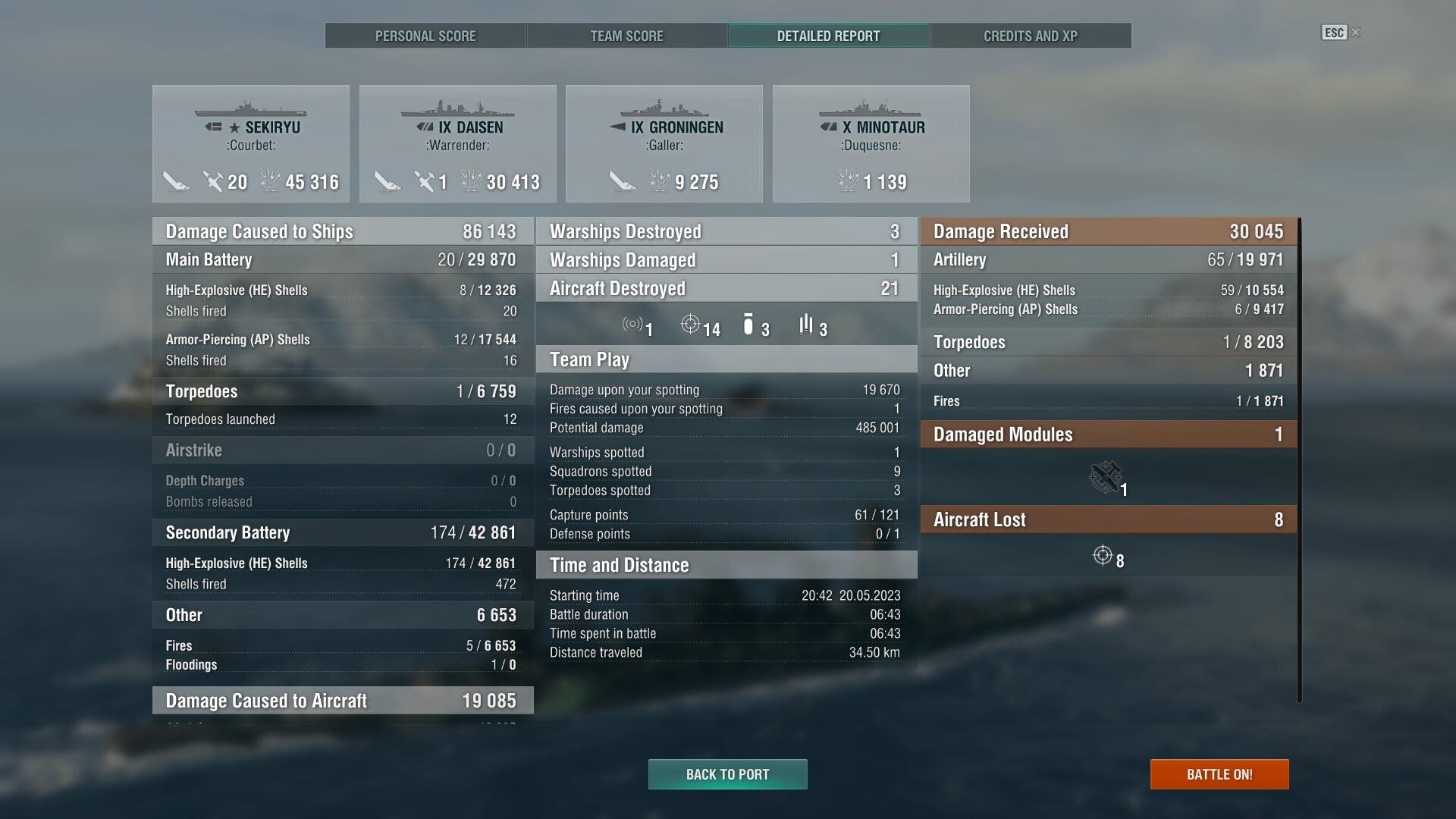This screenshot has height=819, width=1456.
Task: Show the Credits and XP tab
Action: pos(1030,36)
